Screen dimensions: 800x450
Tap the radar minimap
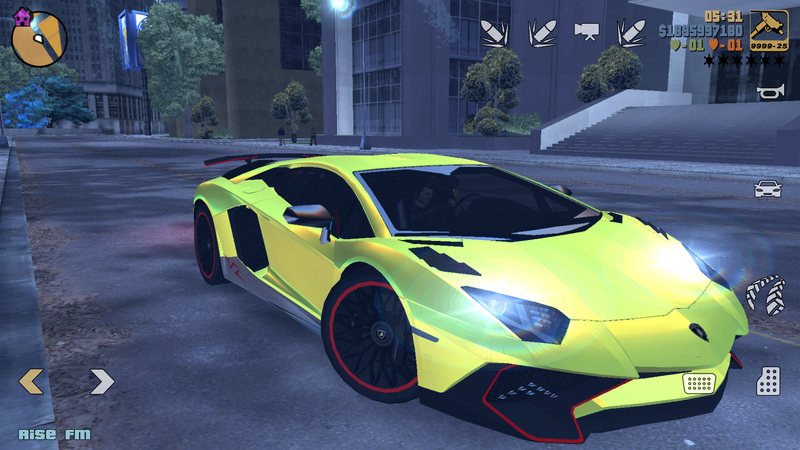tap(38, 36)
